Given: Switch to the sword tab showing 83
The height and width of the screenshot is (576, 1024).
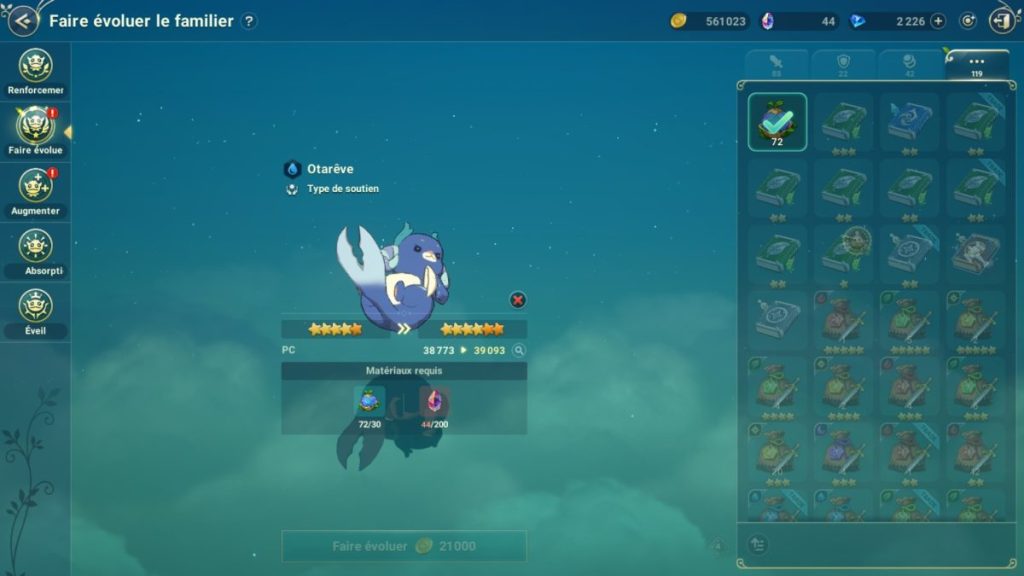Looking at the screenshot, I should pos(776,65).
